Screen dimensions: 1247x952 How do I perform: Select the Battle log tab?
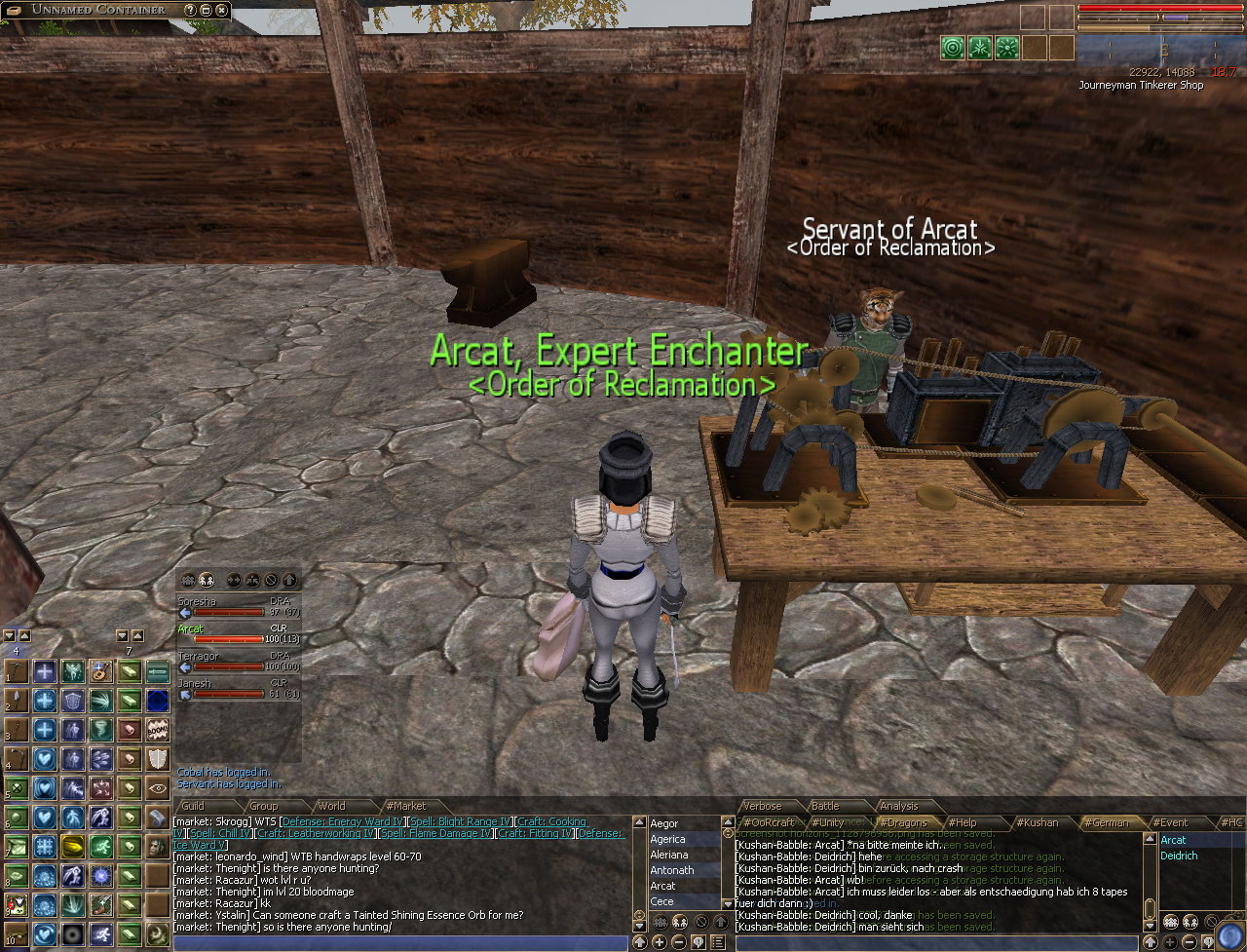(x=825, y=806)
